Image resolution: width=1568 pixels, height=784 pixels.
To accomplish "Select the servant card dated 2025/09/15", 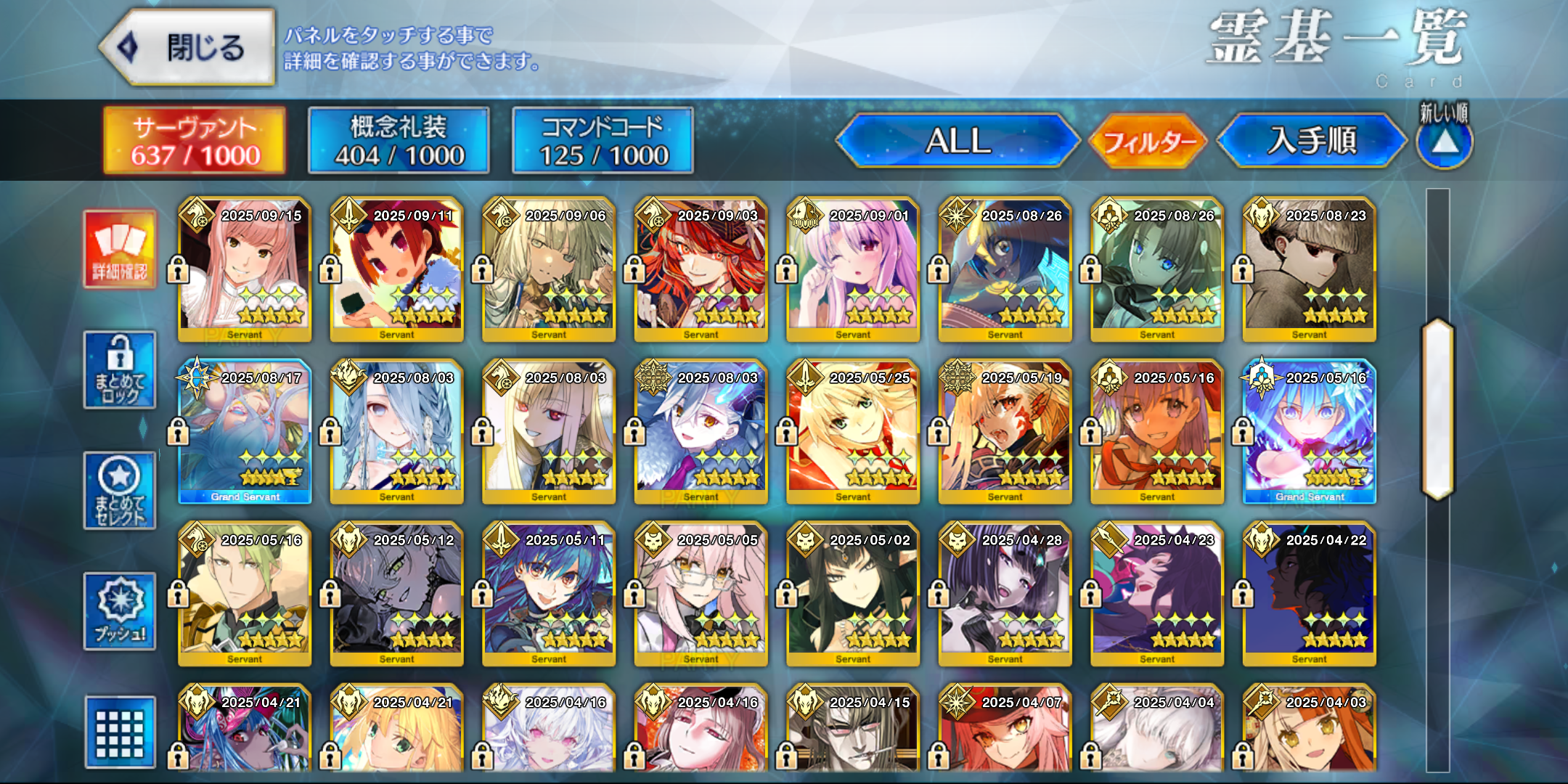I will (x=245, y=269).
